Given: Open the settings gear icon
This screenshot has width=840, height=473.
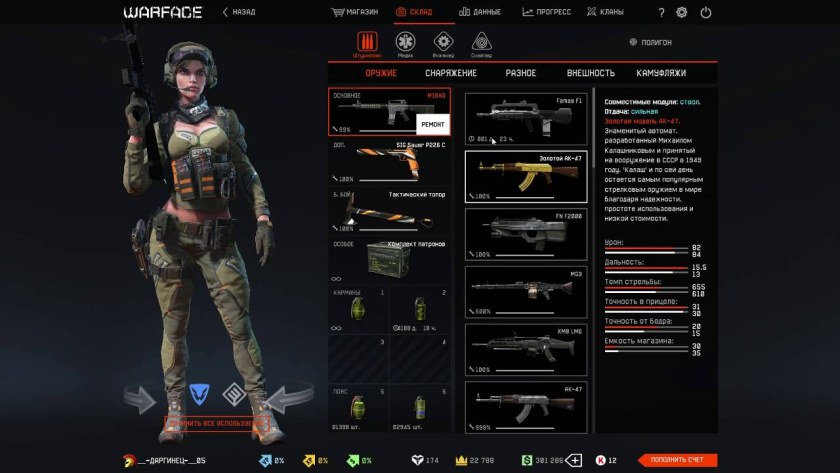Looking at the screenshot, I should 682,13.
